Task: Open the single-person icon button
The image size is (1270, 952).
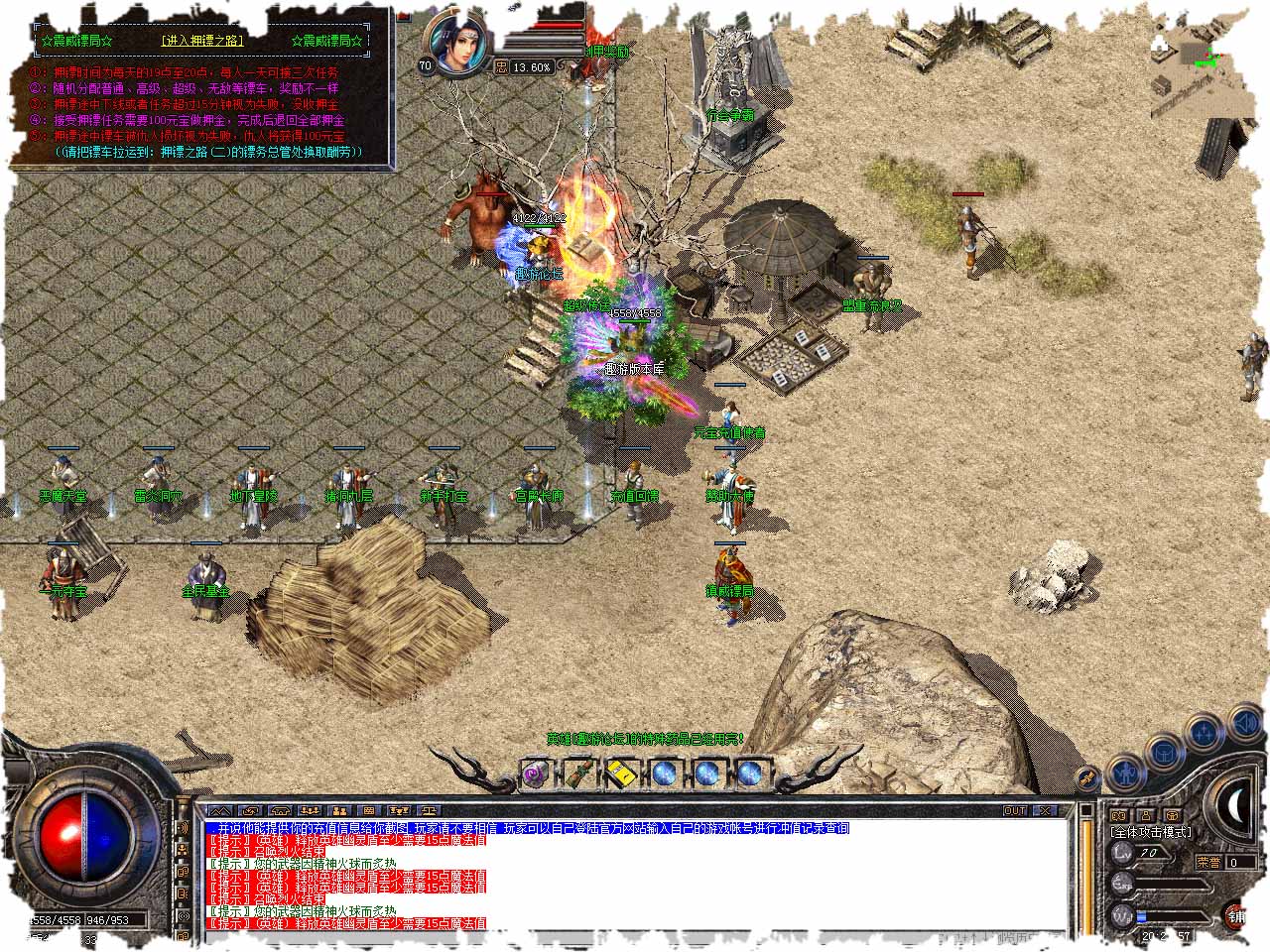Action: tap(1146, 815)
